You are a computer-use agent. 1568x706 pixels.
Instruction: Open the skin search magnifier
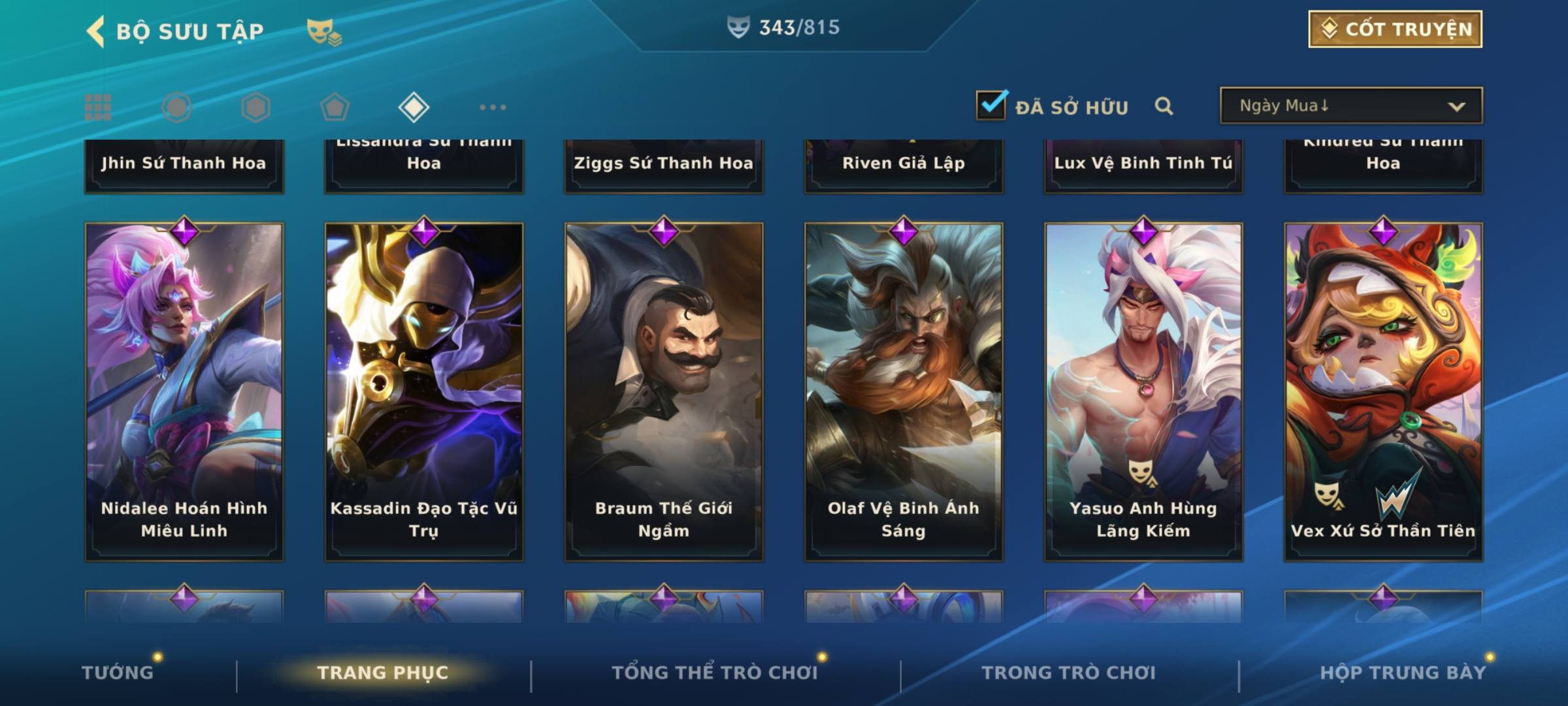[x=1164, y=106]
